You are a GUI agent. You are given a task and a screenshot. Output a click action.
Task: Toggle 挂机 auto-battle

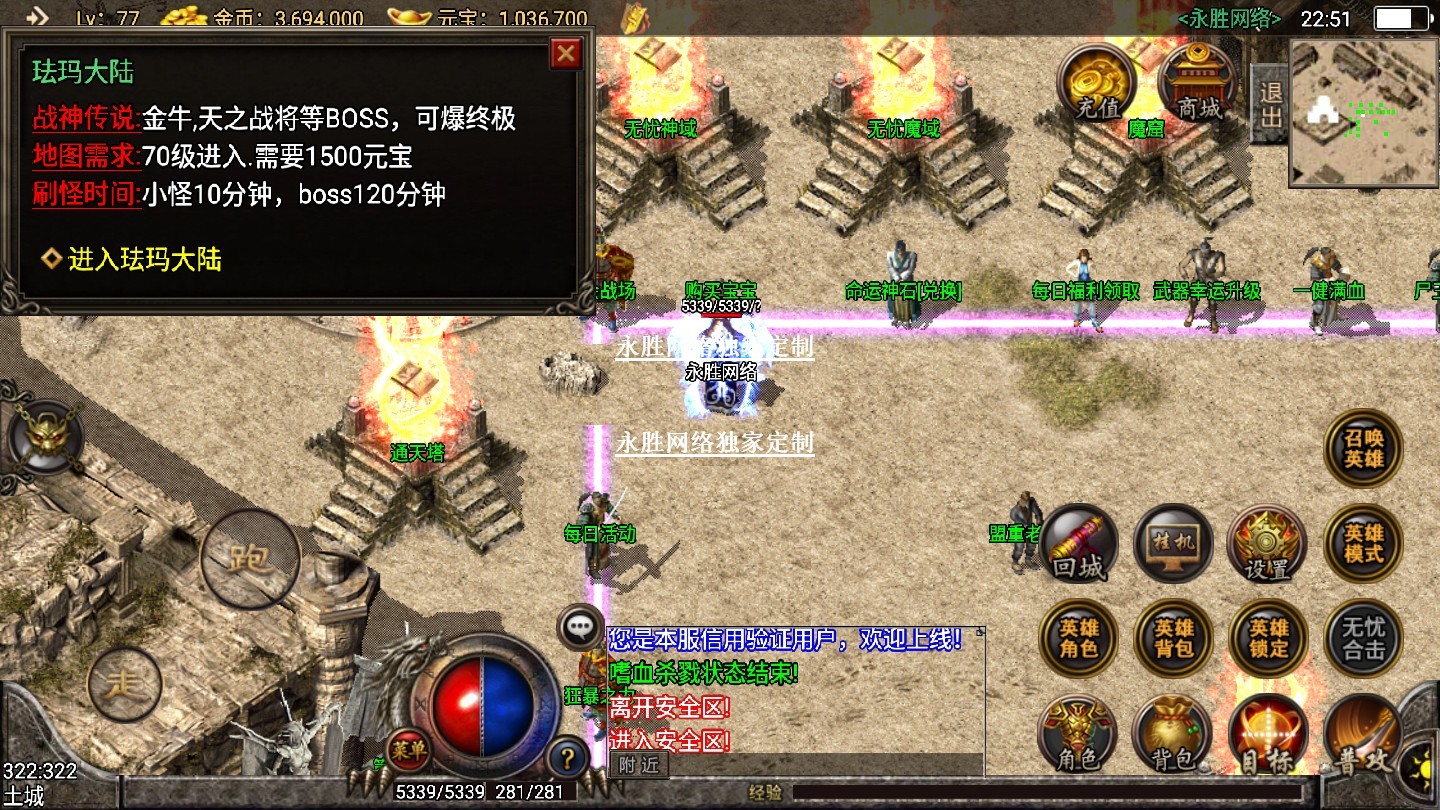(1173, 544)
